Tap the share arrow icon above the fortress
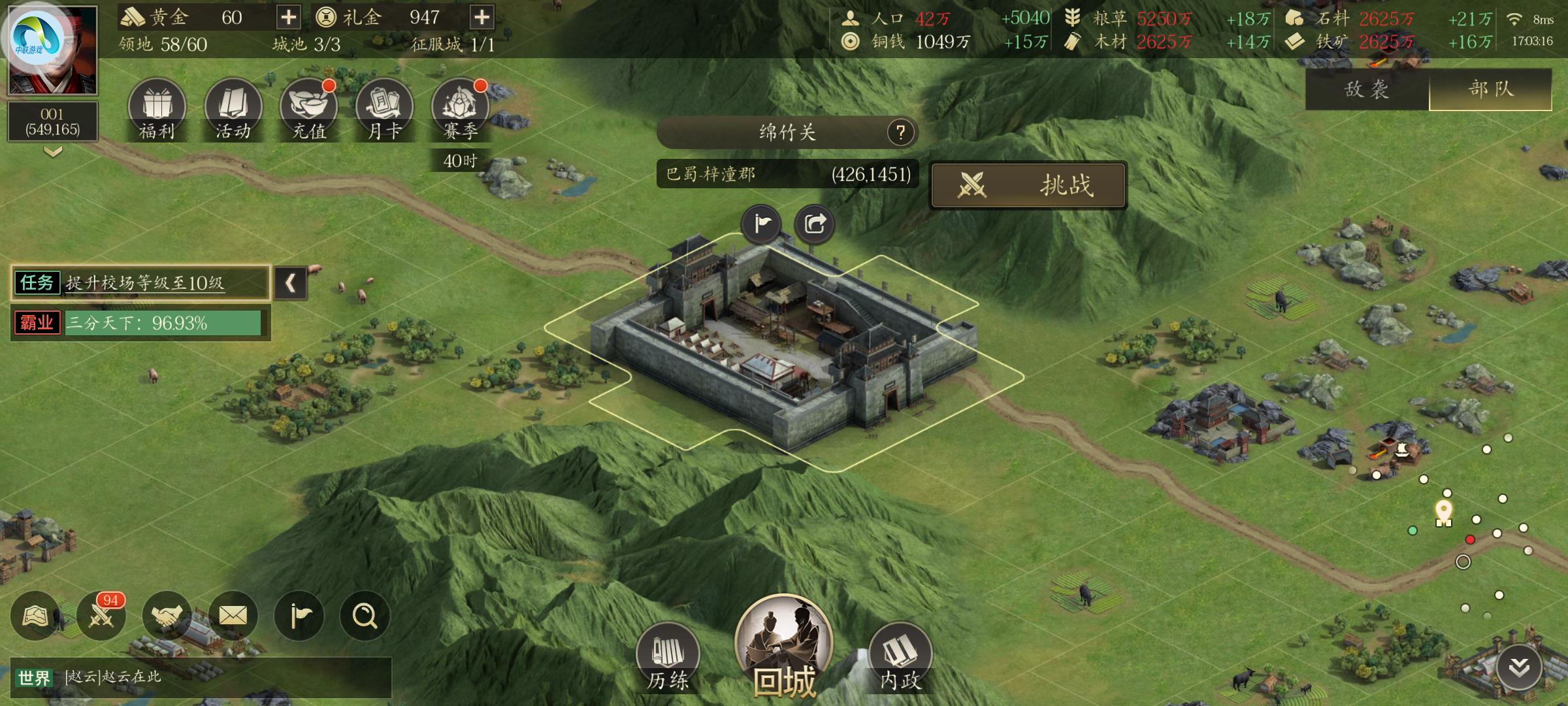The image size is (1568, 706). 815,223
